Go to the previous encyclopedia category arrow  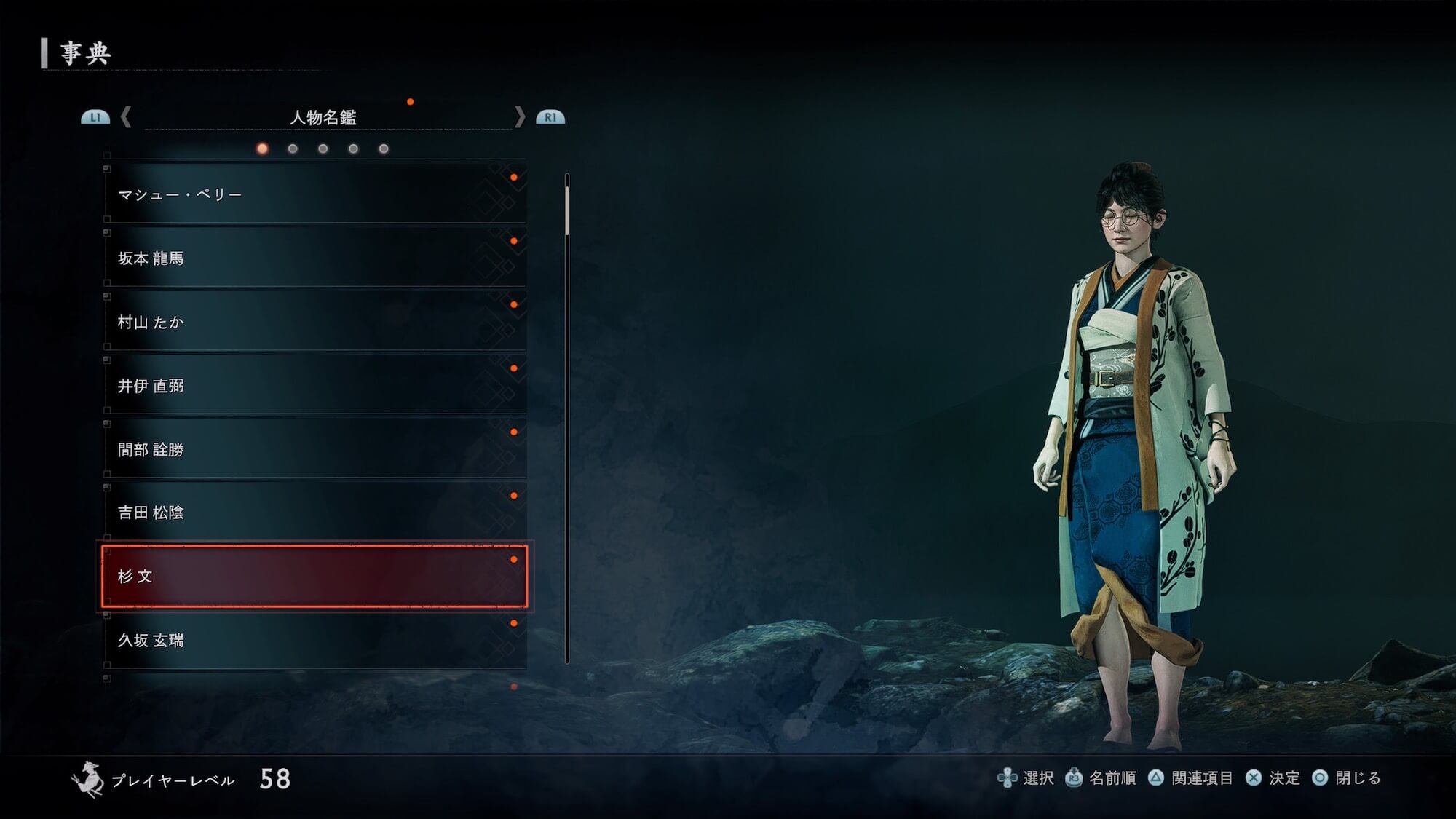pos(126,116)
